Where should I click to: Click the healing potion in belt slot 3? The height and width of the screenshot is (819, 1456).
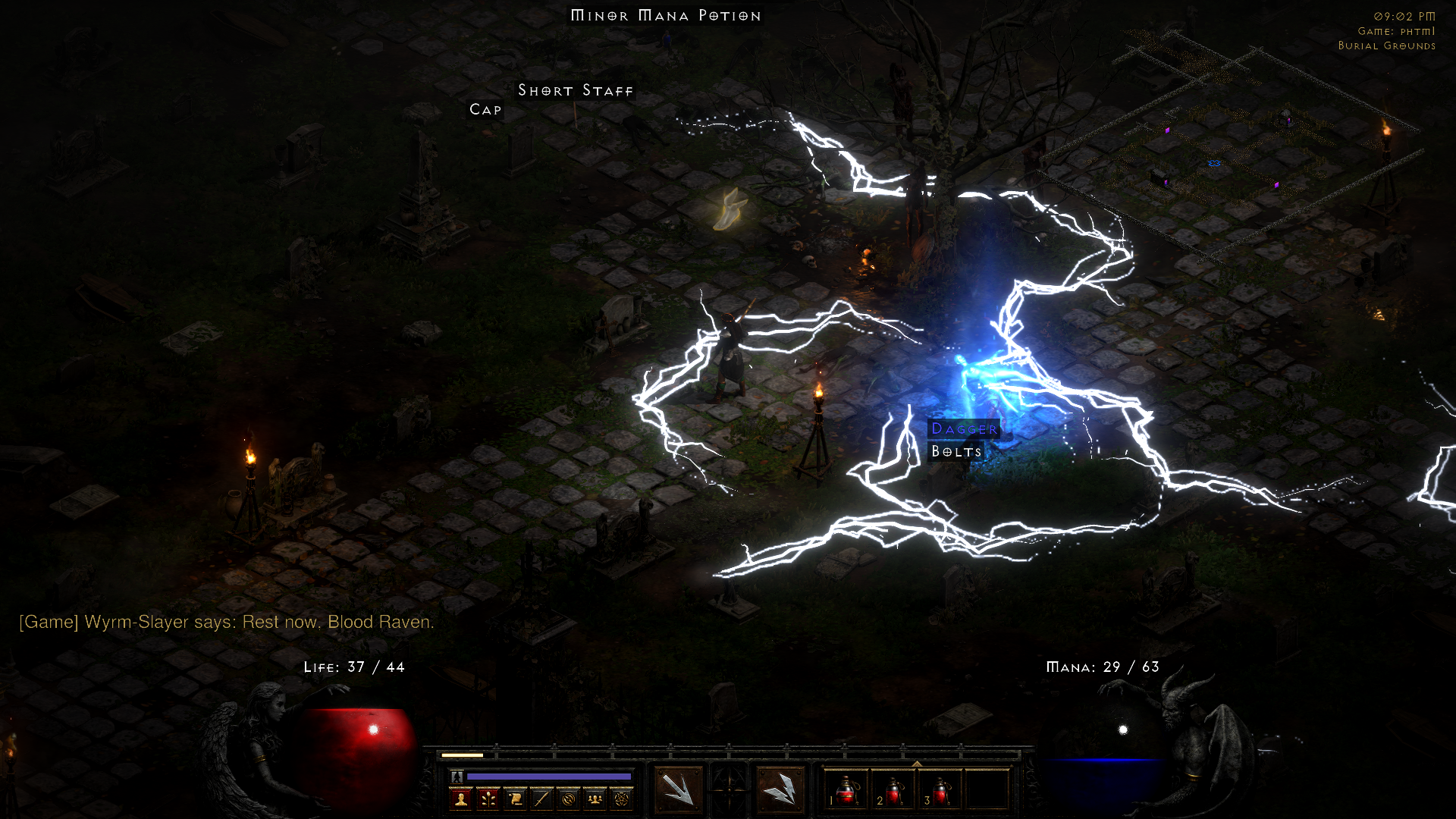tap(943, 789)
